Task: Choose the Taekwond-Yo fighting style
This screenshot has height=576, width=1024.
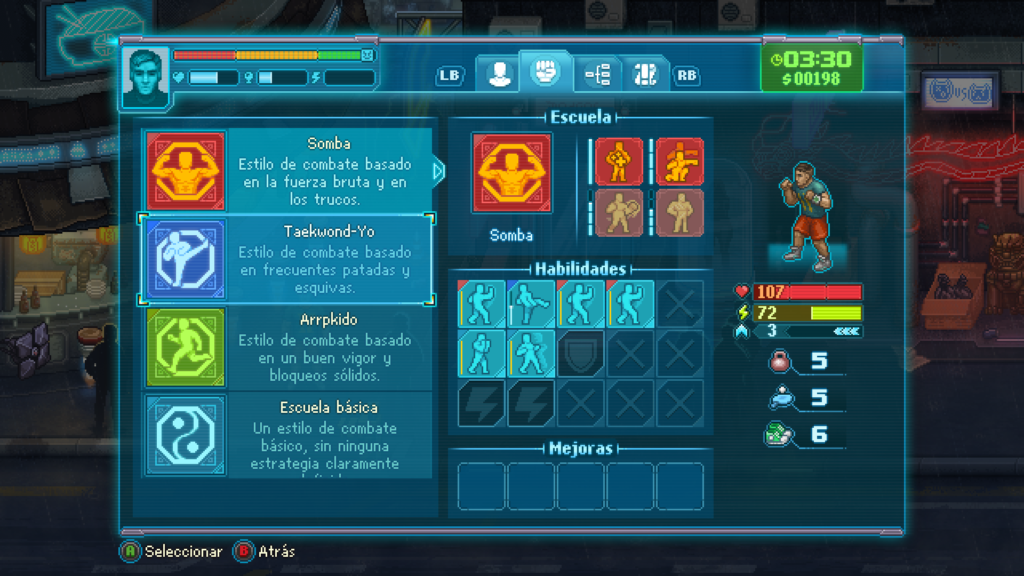Action: (288, 259)
